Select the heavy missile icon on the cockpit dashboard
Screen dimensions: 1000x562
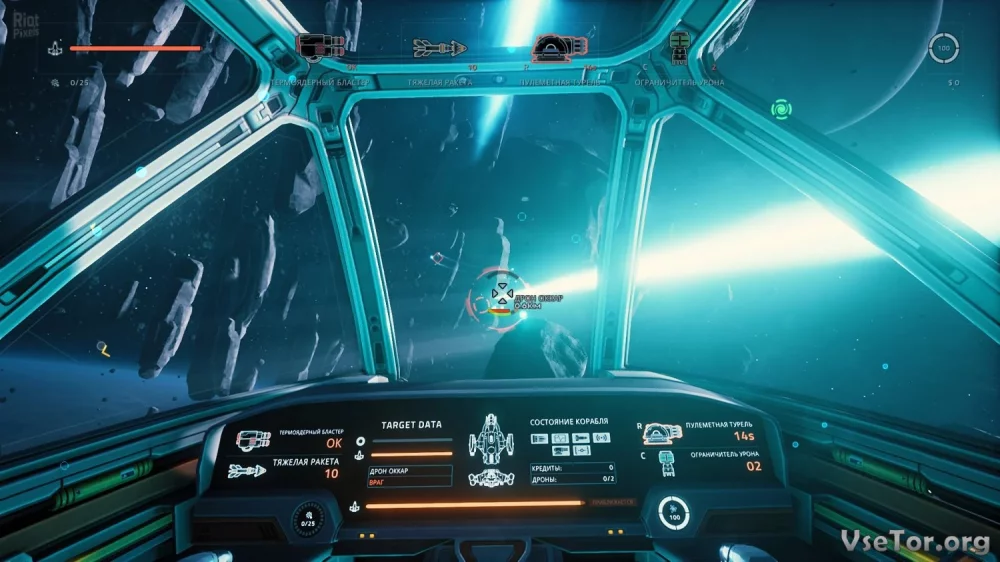[246, 470]
